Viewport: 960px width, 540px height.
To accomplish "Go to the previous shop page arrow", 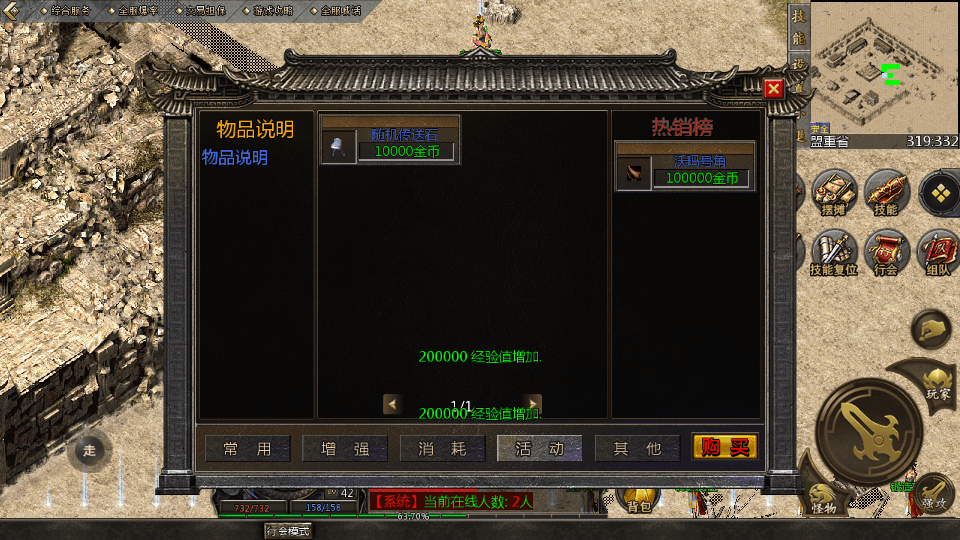I will click(393, 403).
